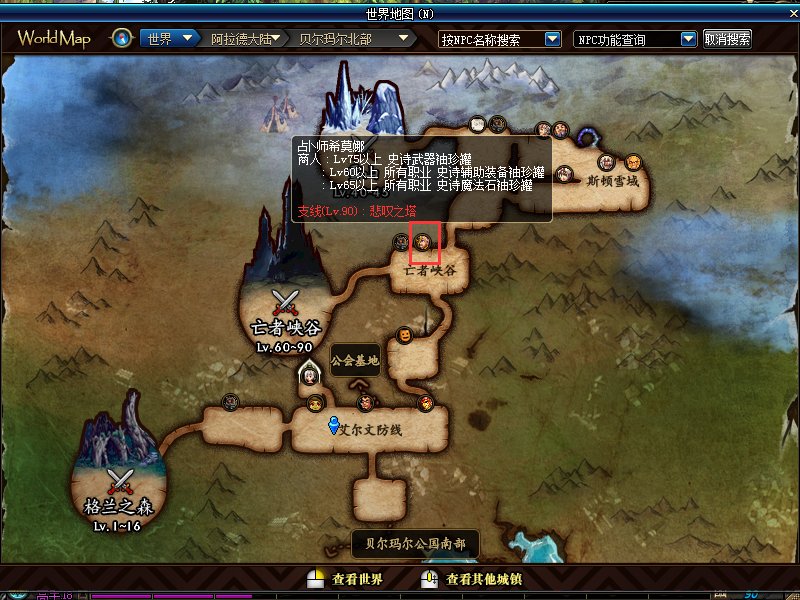Click the compass icon beside WorldMap
This screenshot has height=600, width=800.
123,39
